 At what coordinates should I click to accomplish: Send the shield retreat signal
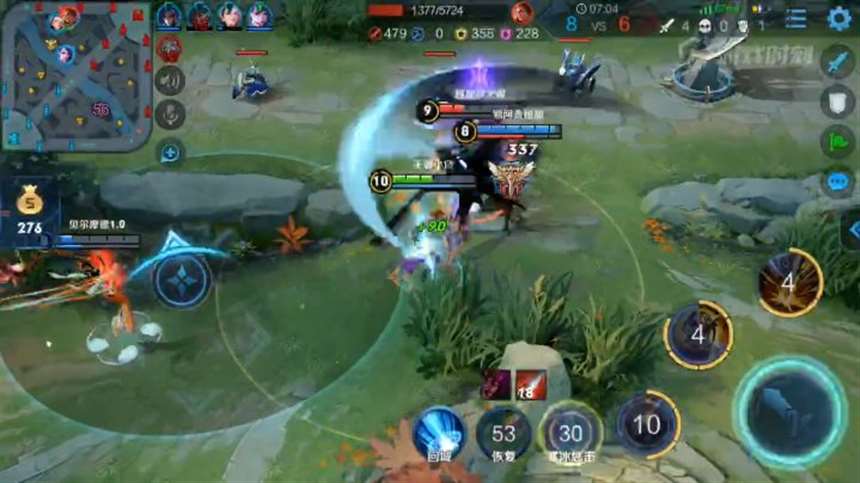pos(837,102)
